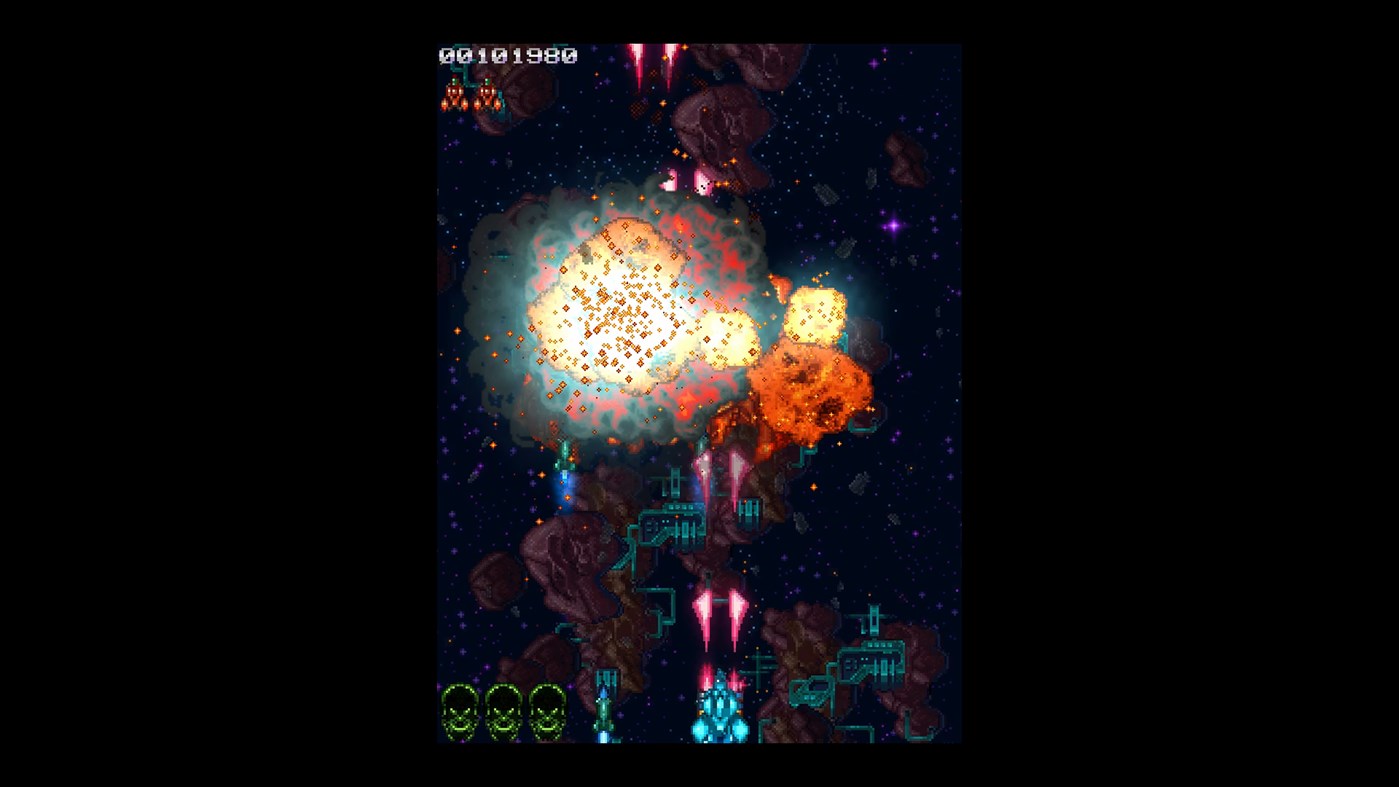Select the first red fighter life icon

[456, 97]
